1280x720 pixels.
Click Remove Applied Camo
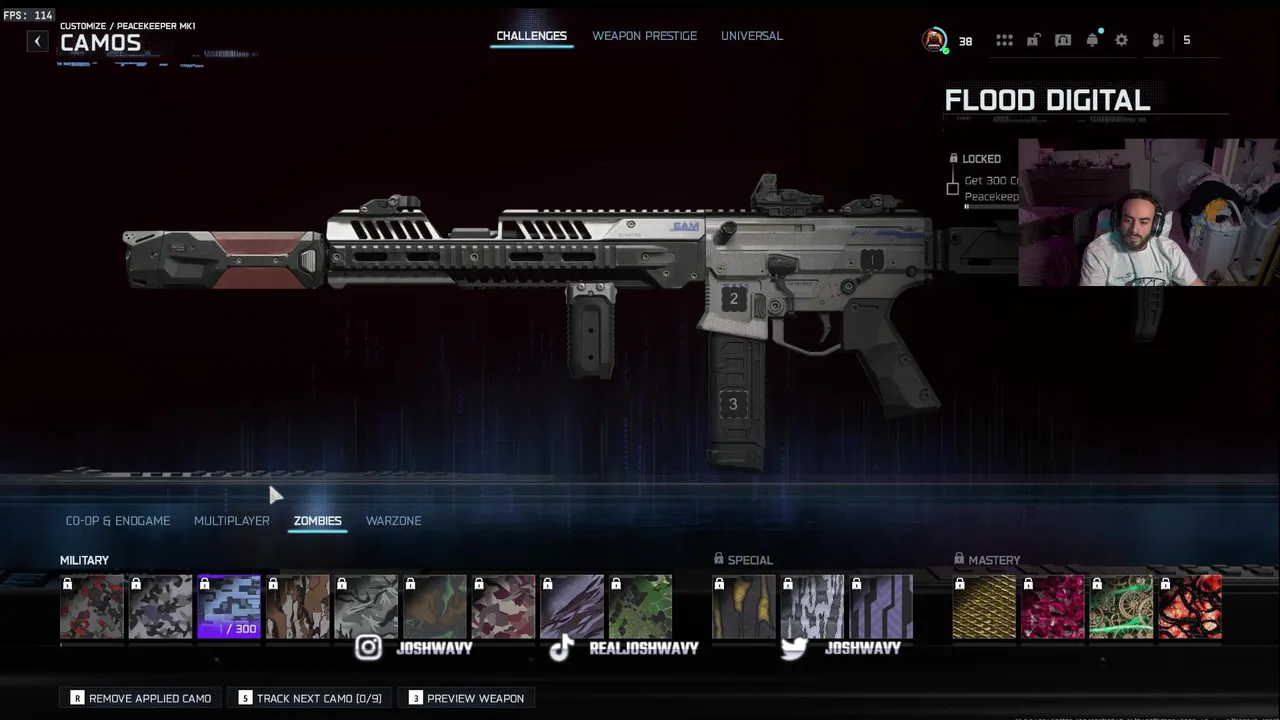pos(141,698)
